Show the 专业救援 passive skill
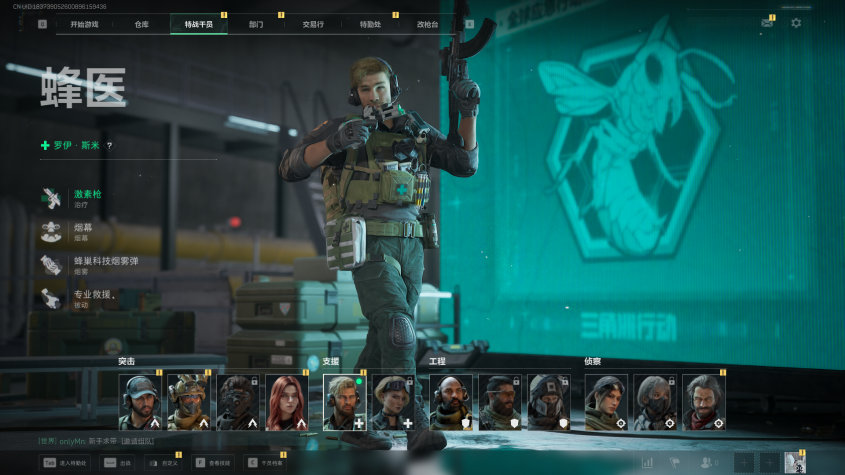Screen dimensions: 845x475 [94, 297]
